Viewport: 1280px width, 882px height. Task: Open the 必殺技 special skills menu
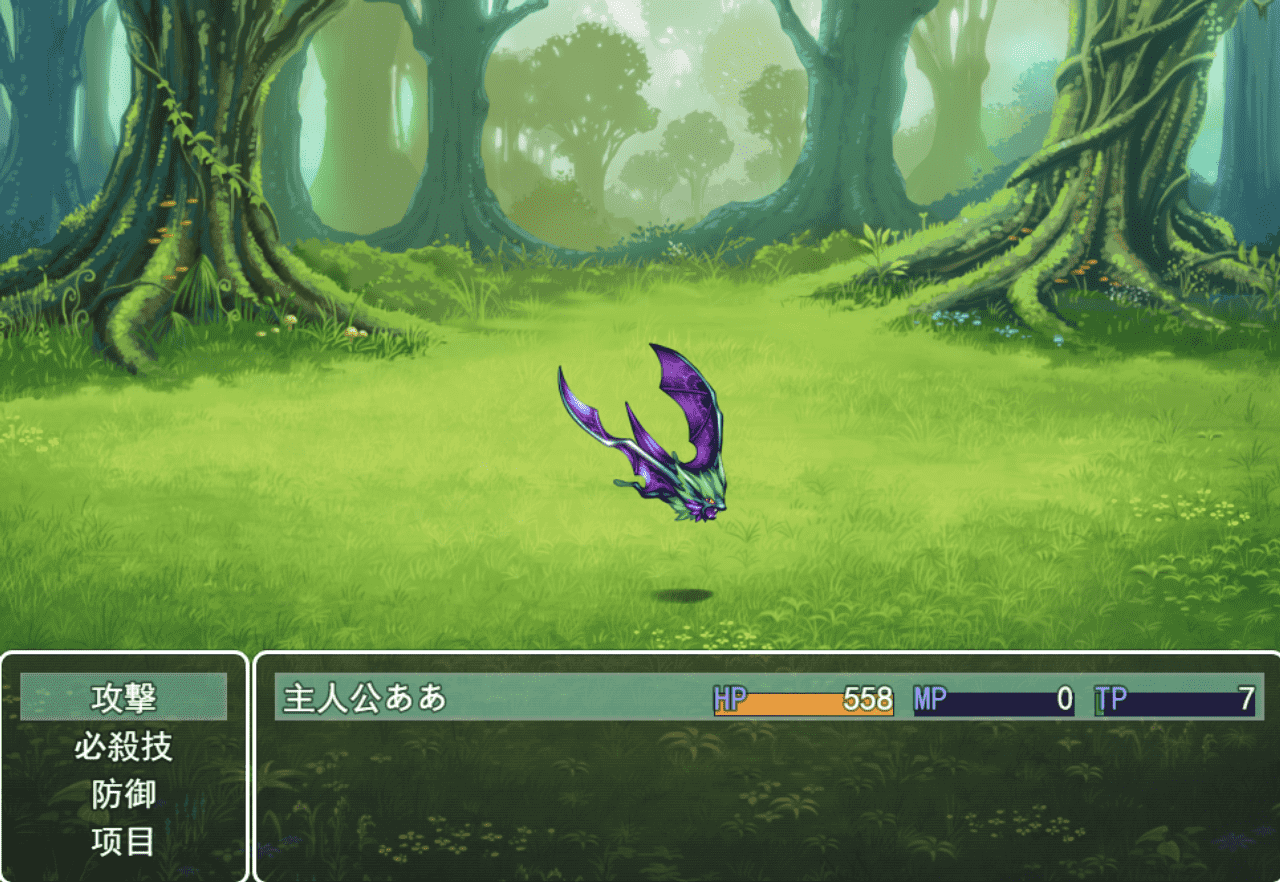tap(123, 746)
